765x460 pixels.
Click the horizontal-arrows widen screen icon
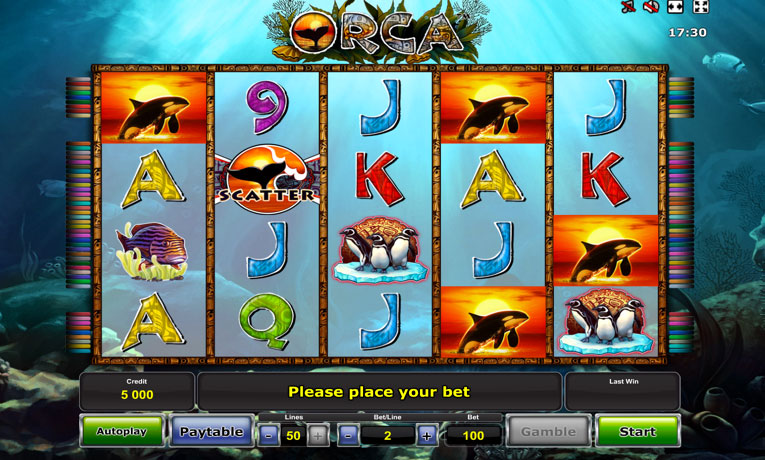(676, 8)
